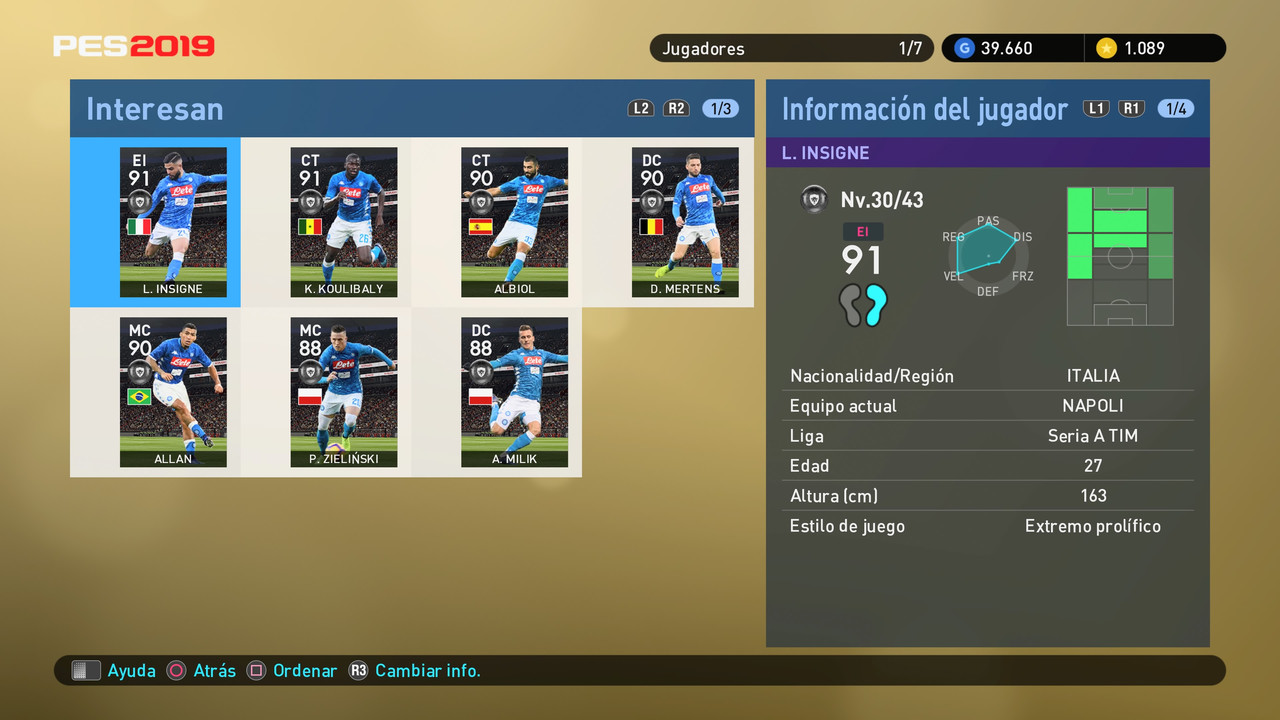The height and width of the screenshot is (720, 1280).
Task: Switch to the Interesan panel header
Action: 155,108
